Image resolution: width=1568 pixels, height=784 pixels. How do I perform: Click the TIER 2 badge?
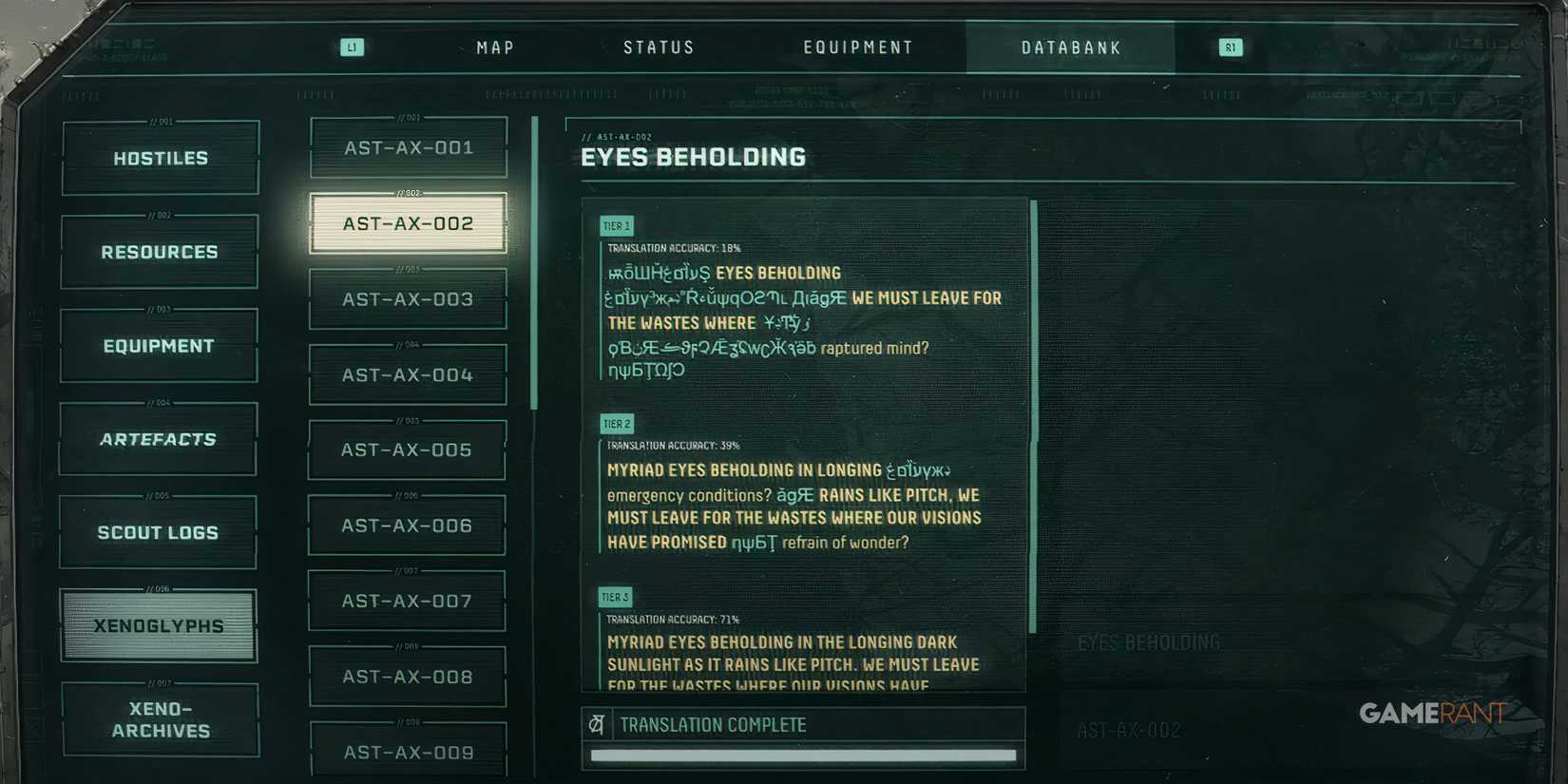[616, 423]
